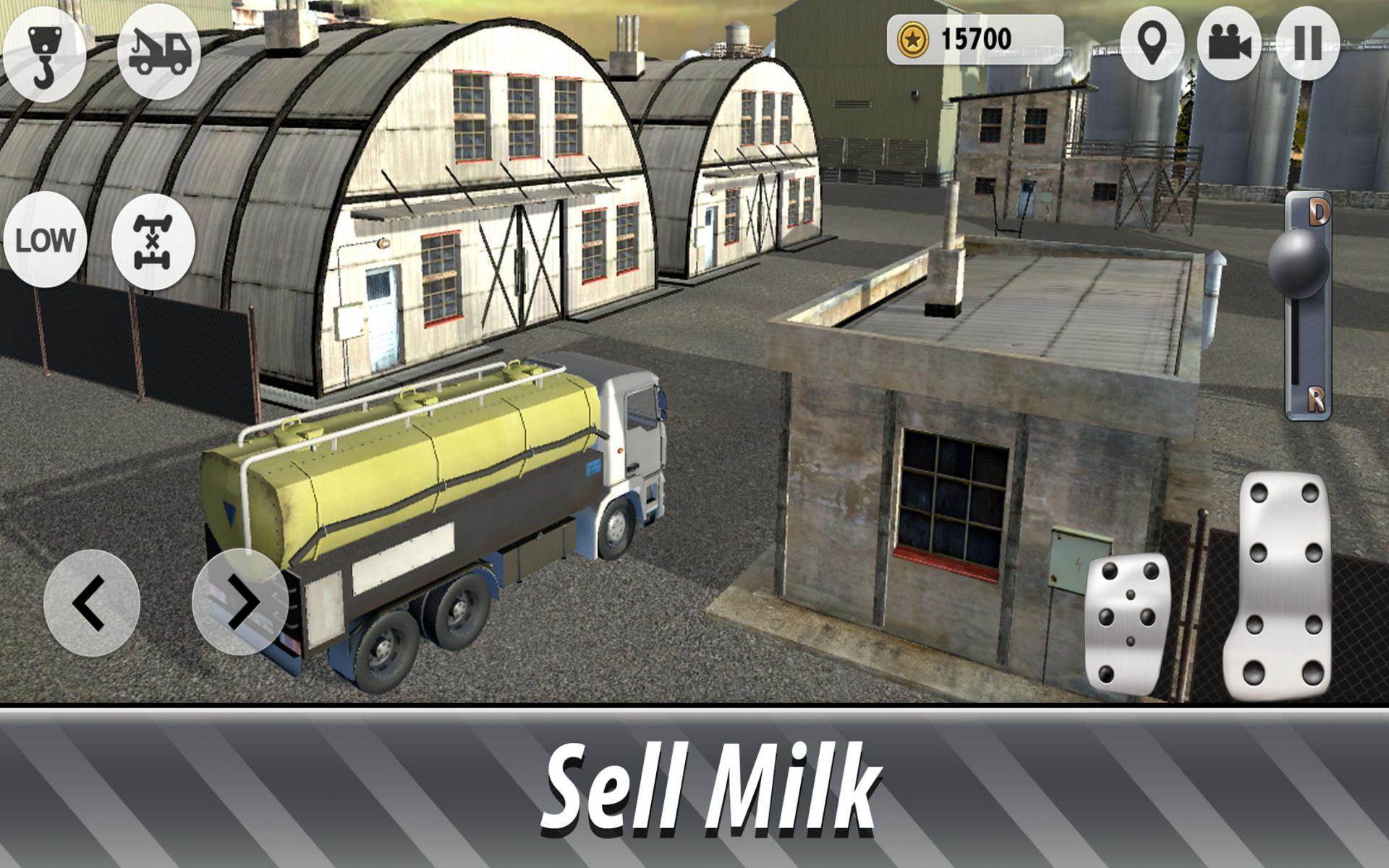Engage Drive with the gear lever
The width and height of the screenshot is (1389, 868).
pyautogui.click(x=1320, y=213)
